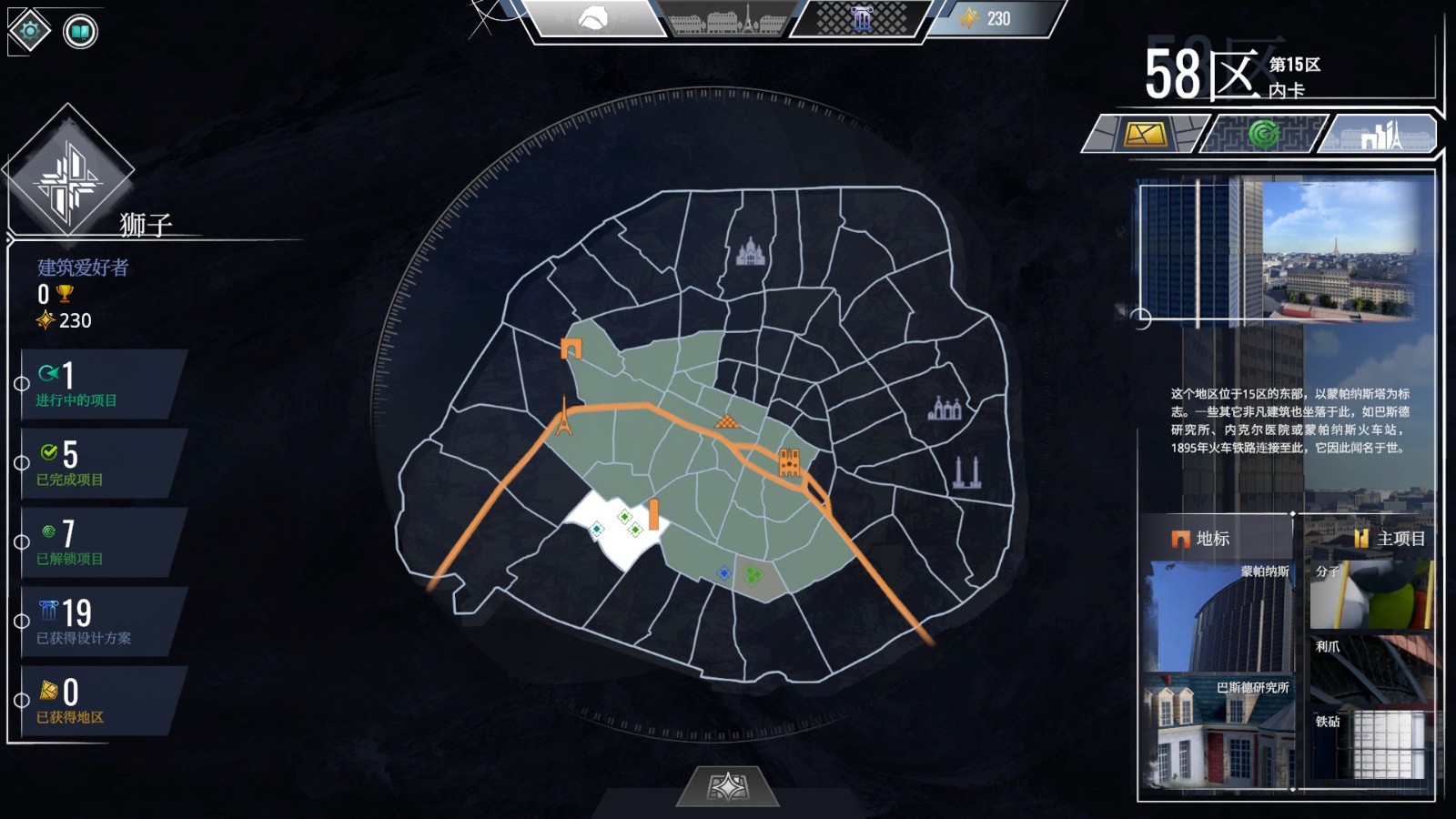This screenshot has width=1456, height=819.
Task: Switch to the city skyline tab
Action: pos(728,19)
